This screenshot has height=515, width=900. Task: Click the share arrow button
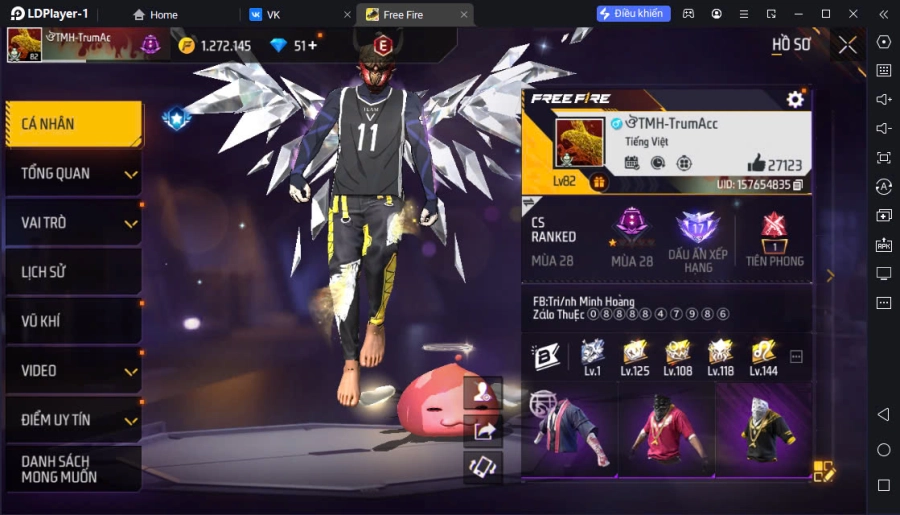(484, 431)
